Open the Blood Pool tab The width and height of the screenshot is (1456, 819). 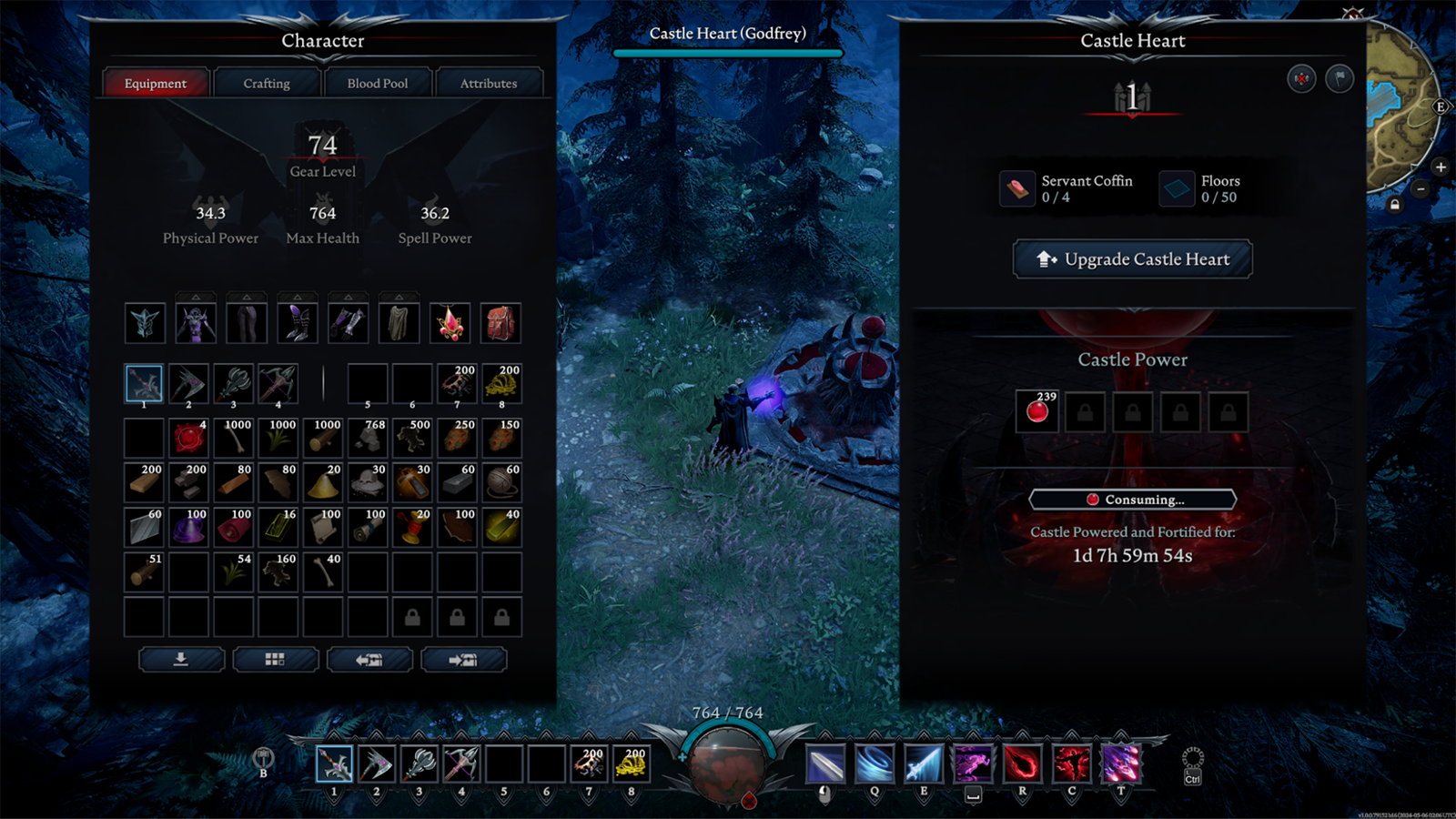(x=378, y=83)
